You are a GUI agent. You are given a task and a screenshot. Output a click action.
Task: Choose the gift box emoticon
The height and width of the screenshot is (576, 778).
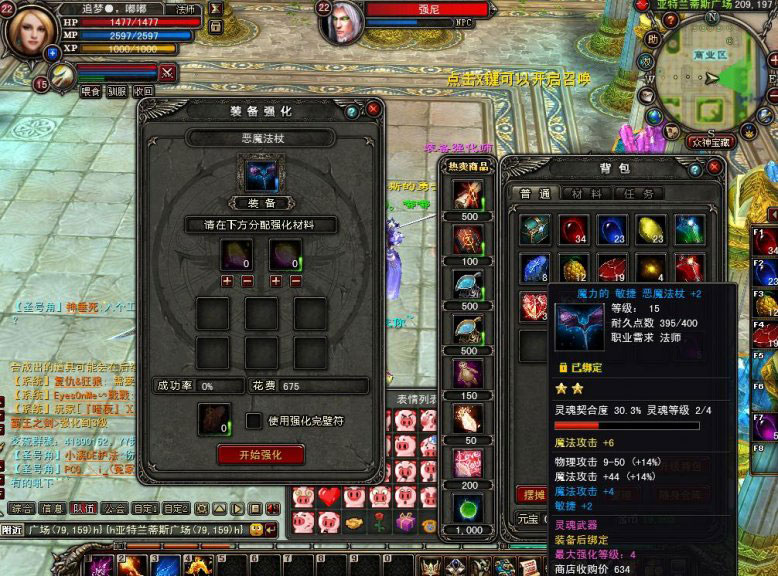point(405,521)
